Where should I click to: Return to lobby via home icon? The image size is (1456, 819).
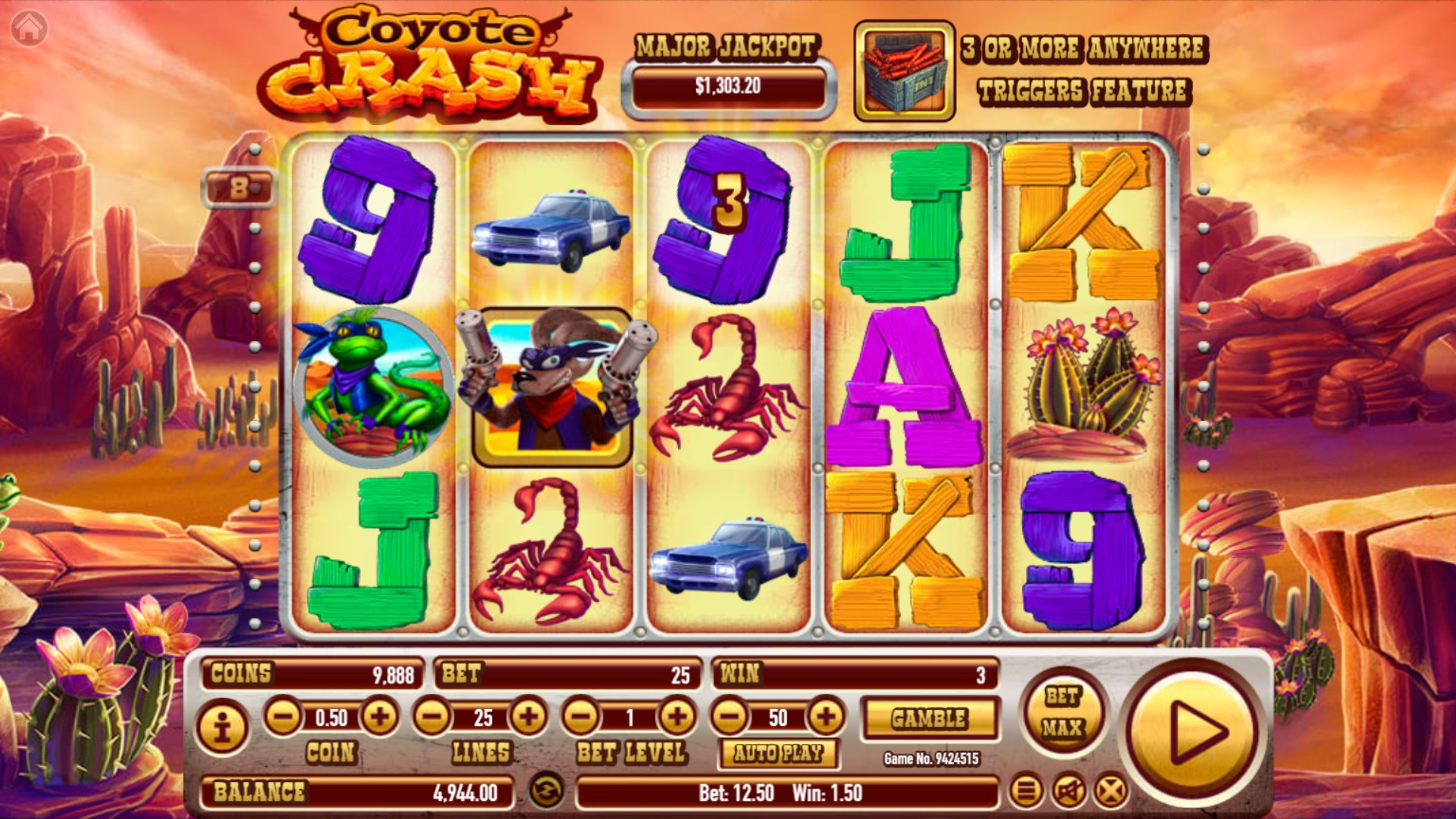[x=30, y=29]
